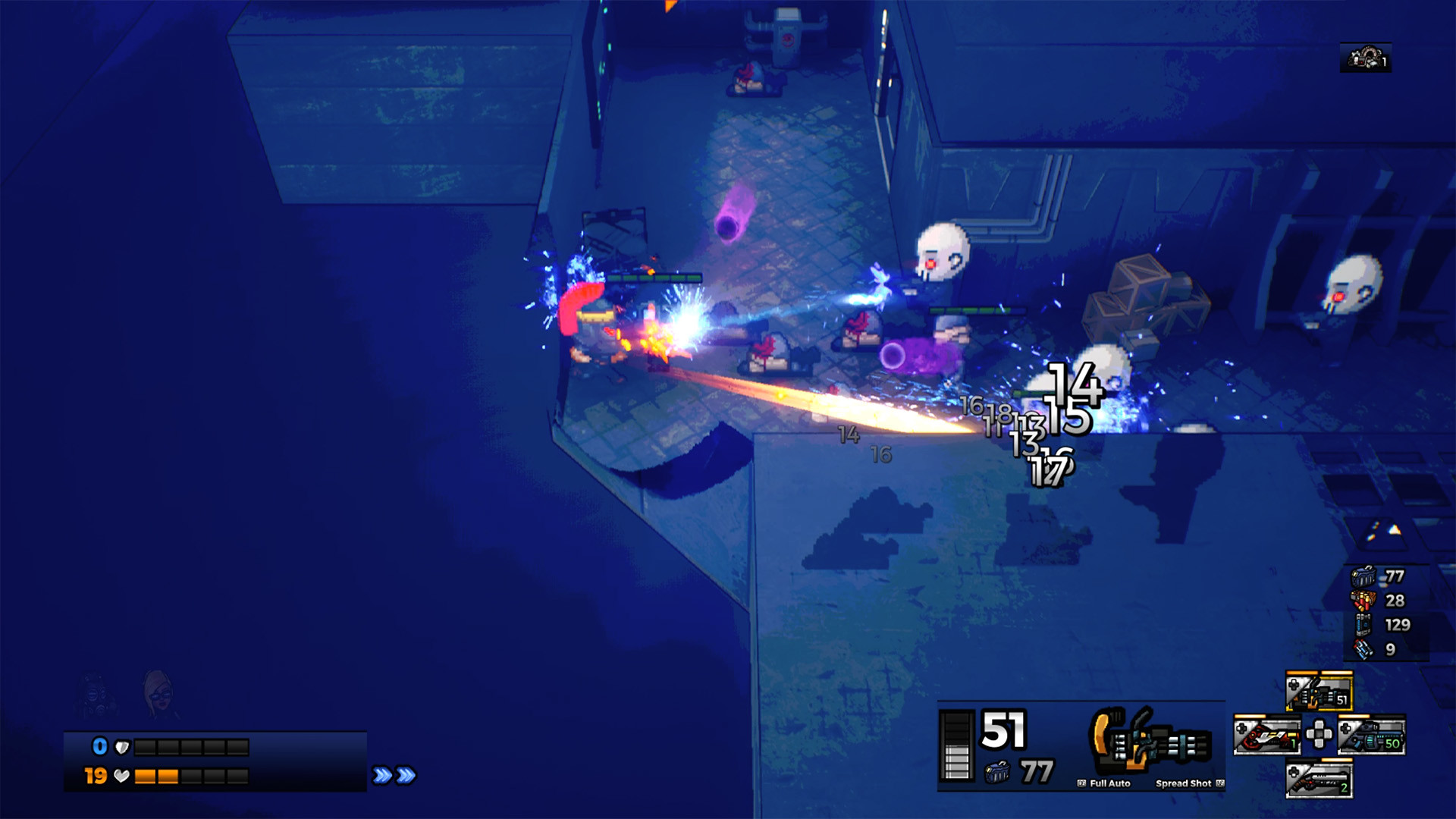Switch to the red pistol weapon slot
1456x819 pixels.
point(1266,735)
